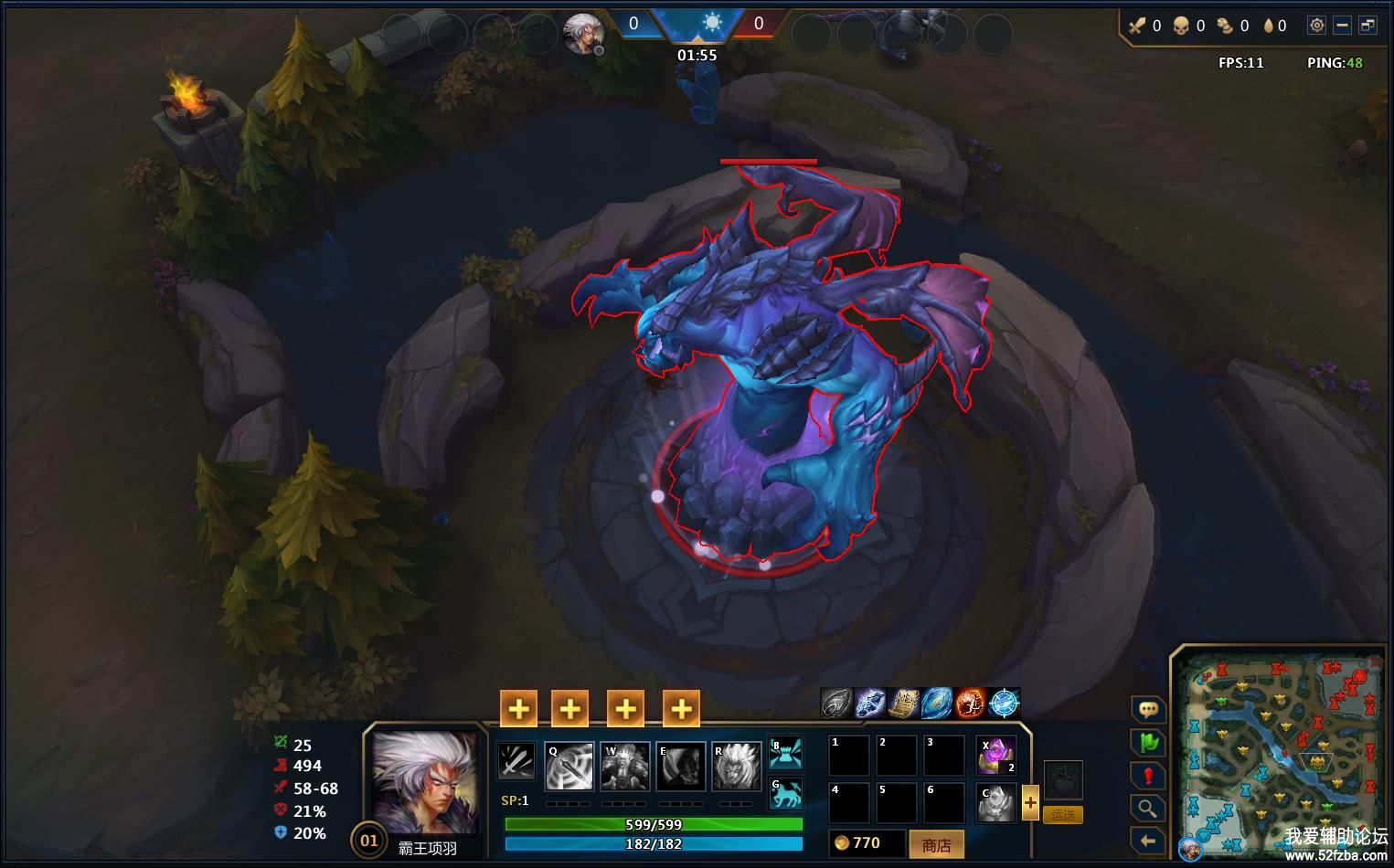1394x868 pixels.
Task: Select the red exclamation alert ping
Action: tap(1148, 776)
